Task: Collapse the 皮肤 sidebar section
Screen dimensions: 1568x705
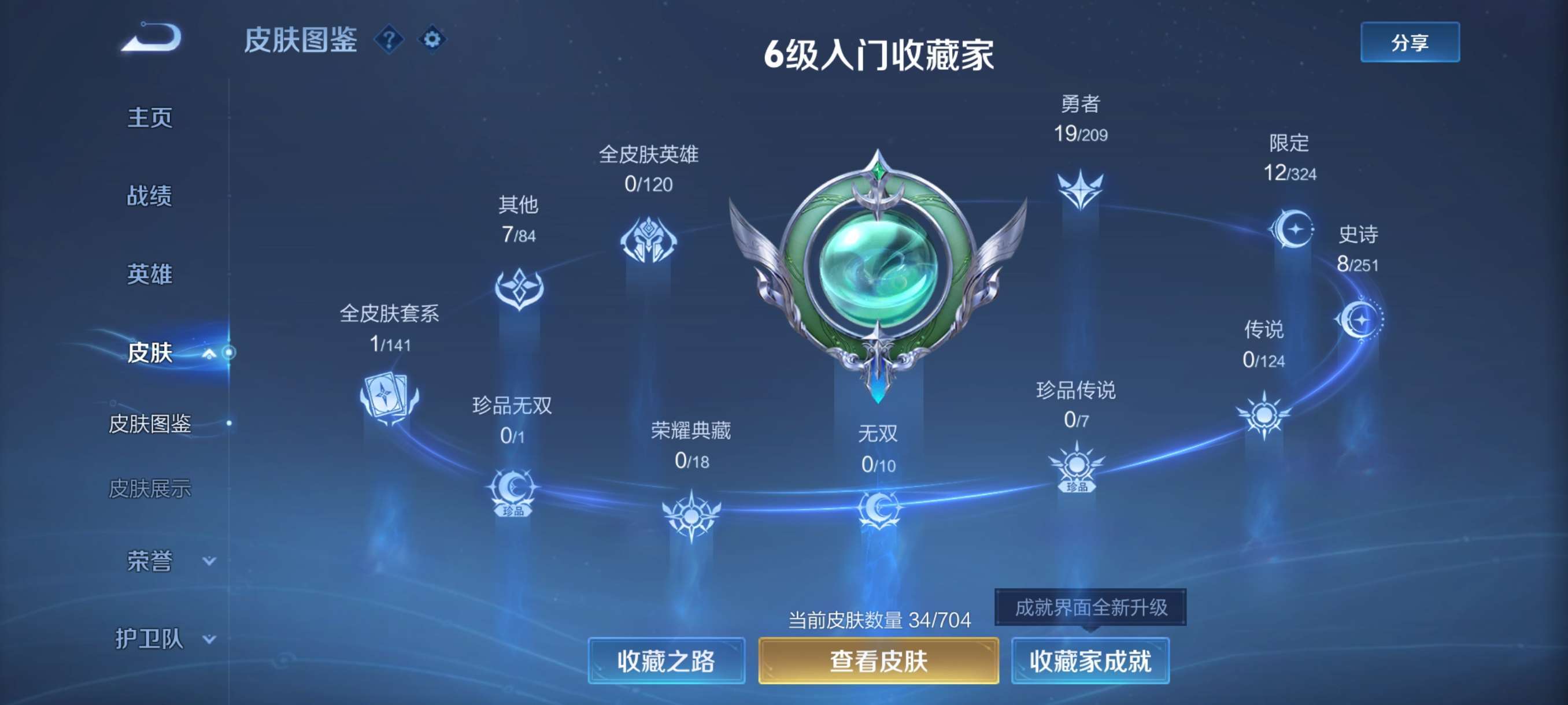Action: 209,353
